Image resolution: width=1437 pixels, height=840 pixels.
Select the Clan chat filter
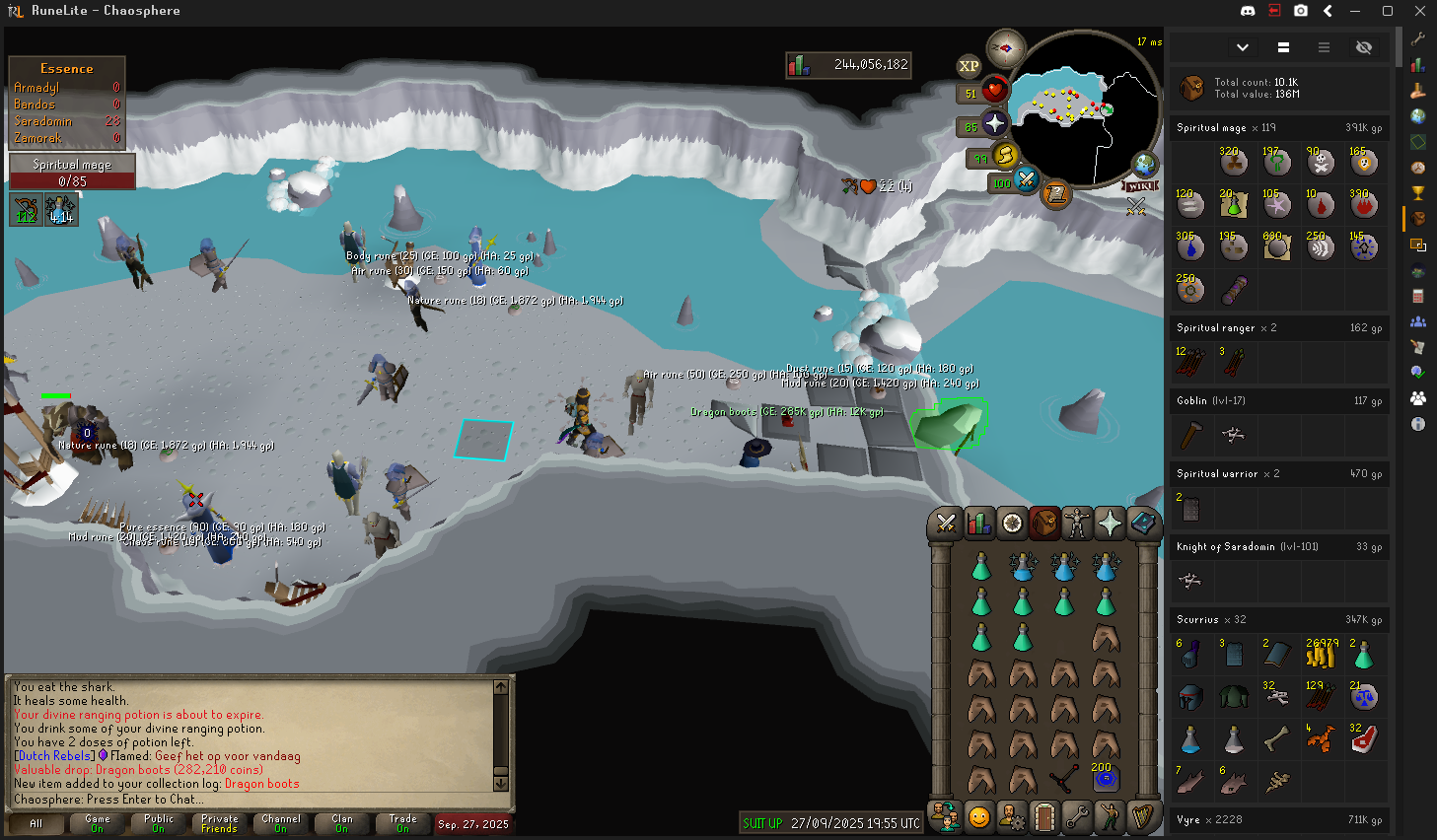pos(341,823)
